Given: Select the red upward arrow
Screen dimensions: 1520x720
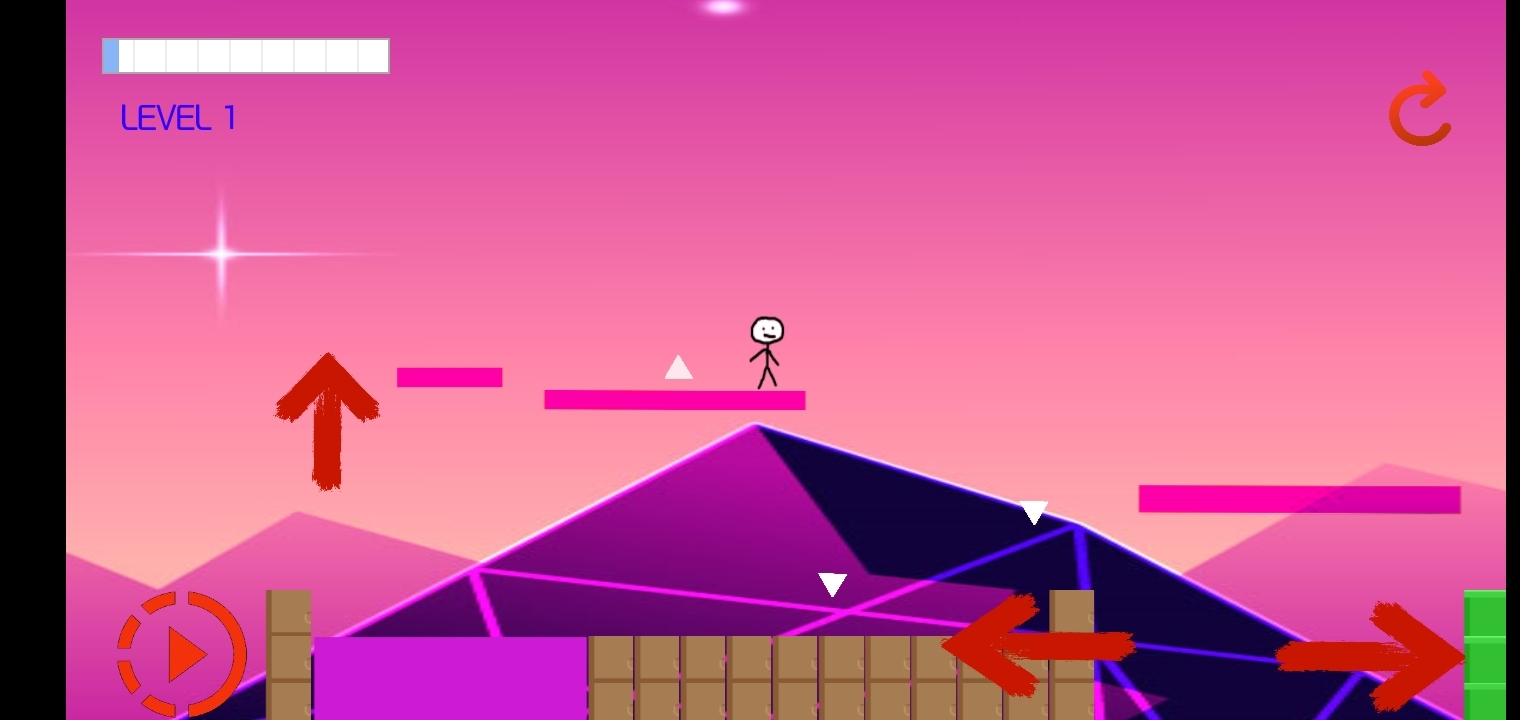Looking at the screenshot, I should click(x=328, y=420).
